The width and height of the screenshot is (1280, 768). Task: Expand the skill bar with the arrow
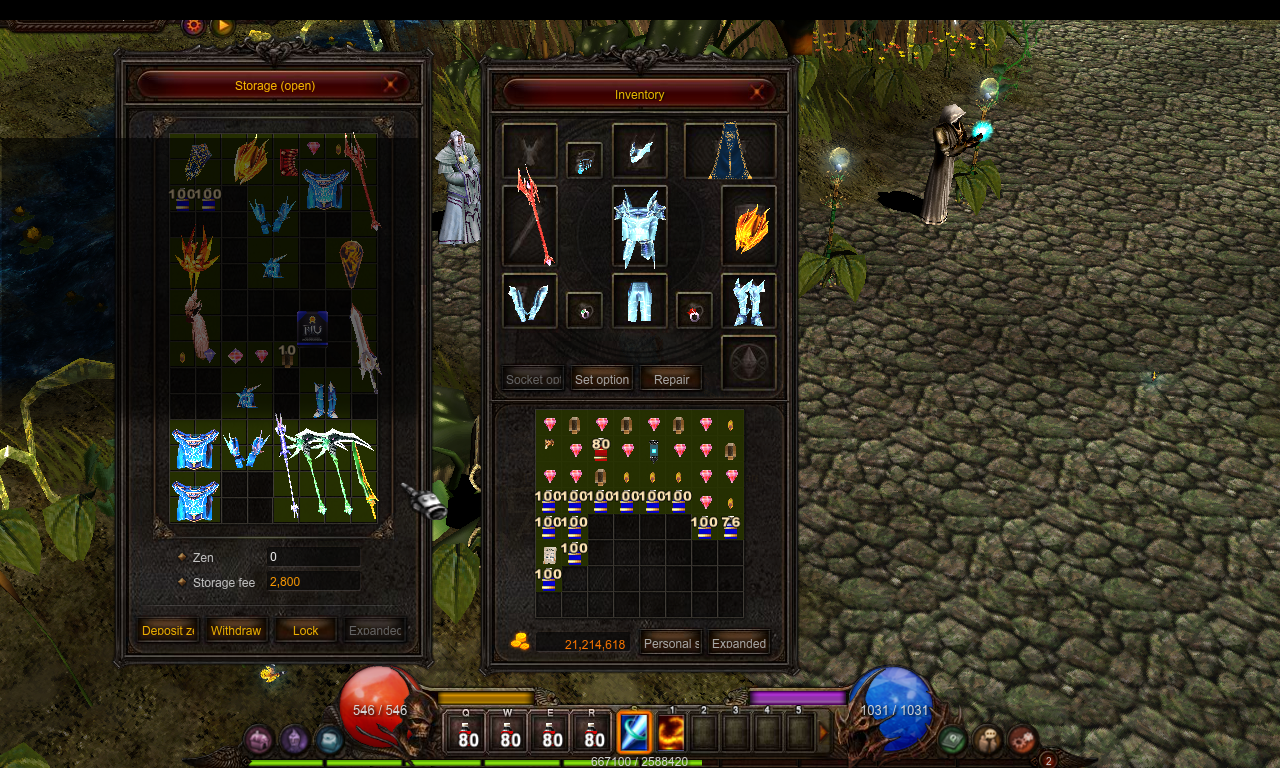[824, 732]
